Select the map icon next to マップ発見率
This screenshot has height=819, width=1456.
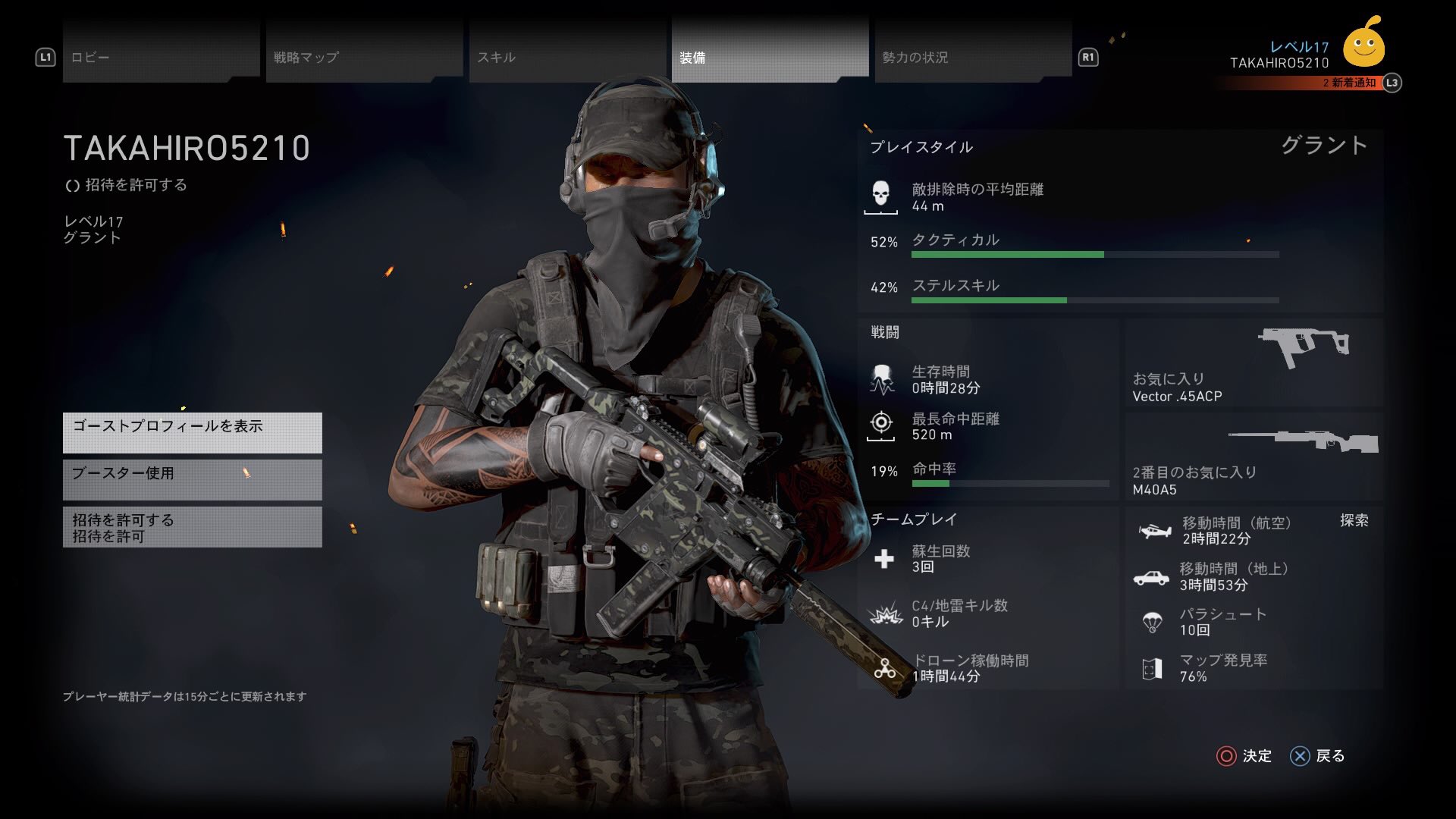(x=1153, y=669)
